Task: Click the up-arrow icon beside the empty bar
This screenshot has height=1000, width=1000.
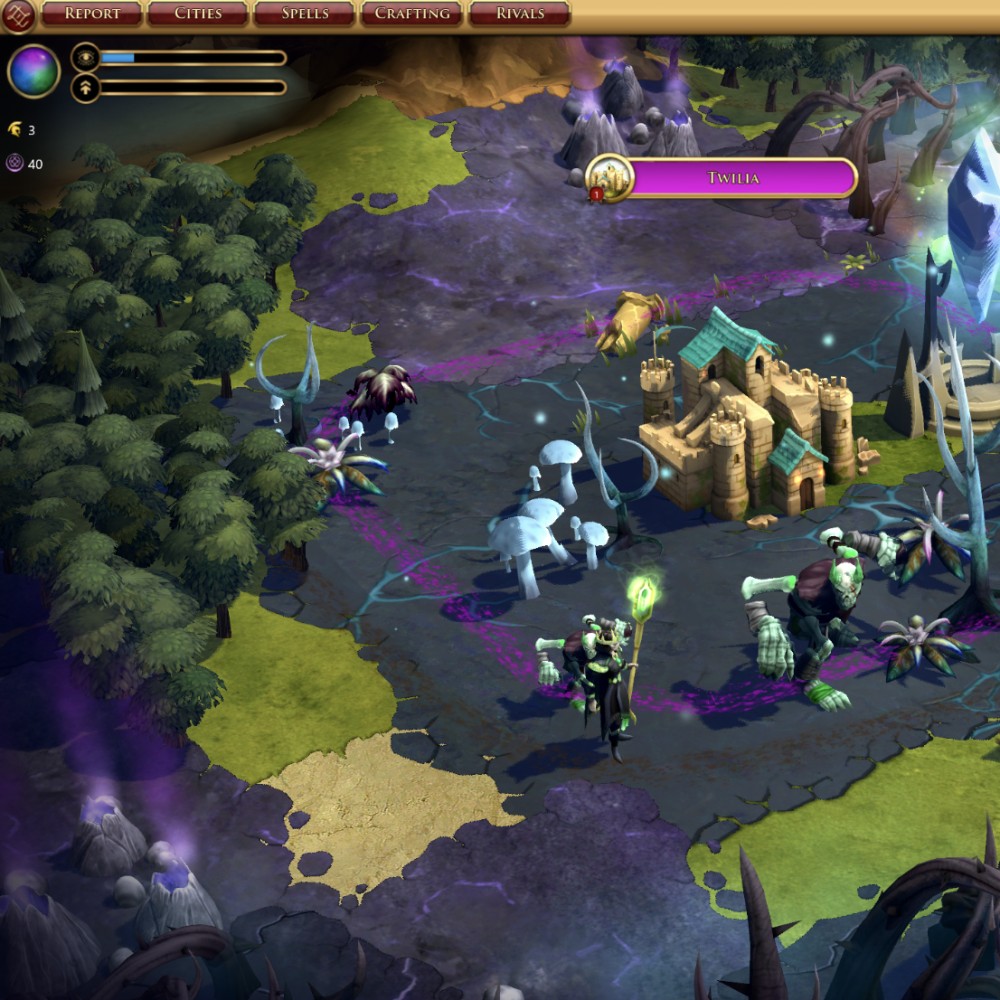Action: 86,88
